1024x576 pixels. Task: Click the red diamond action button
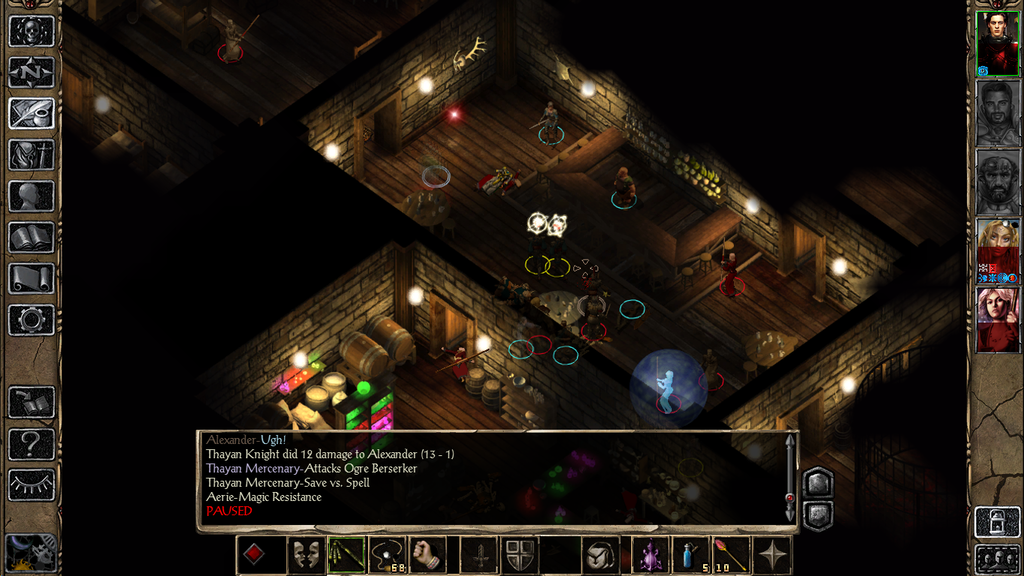[255, 555]
